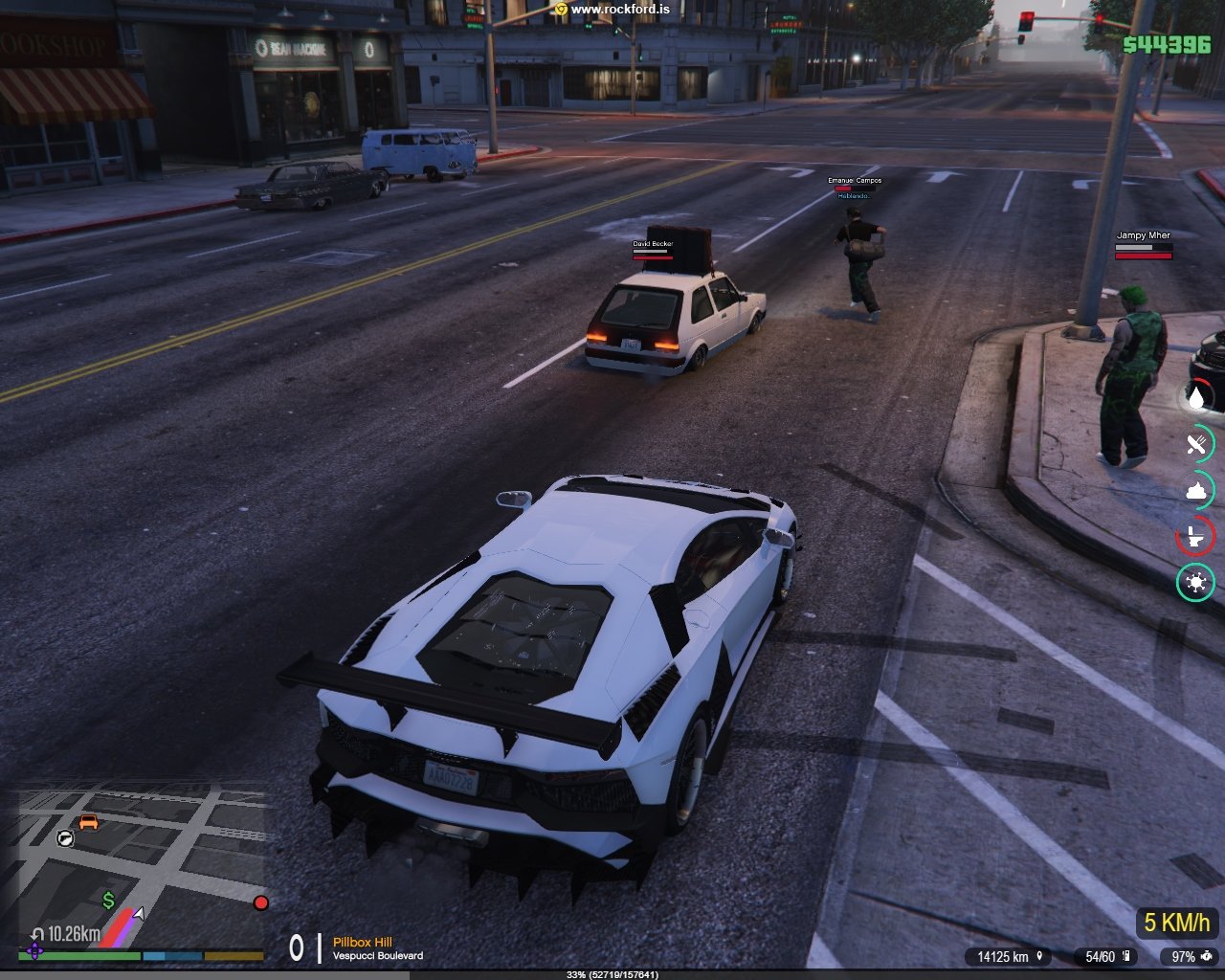The image size is (1225, 980).
Task: Select the toilet status icon
Action: [1195, 536]
